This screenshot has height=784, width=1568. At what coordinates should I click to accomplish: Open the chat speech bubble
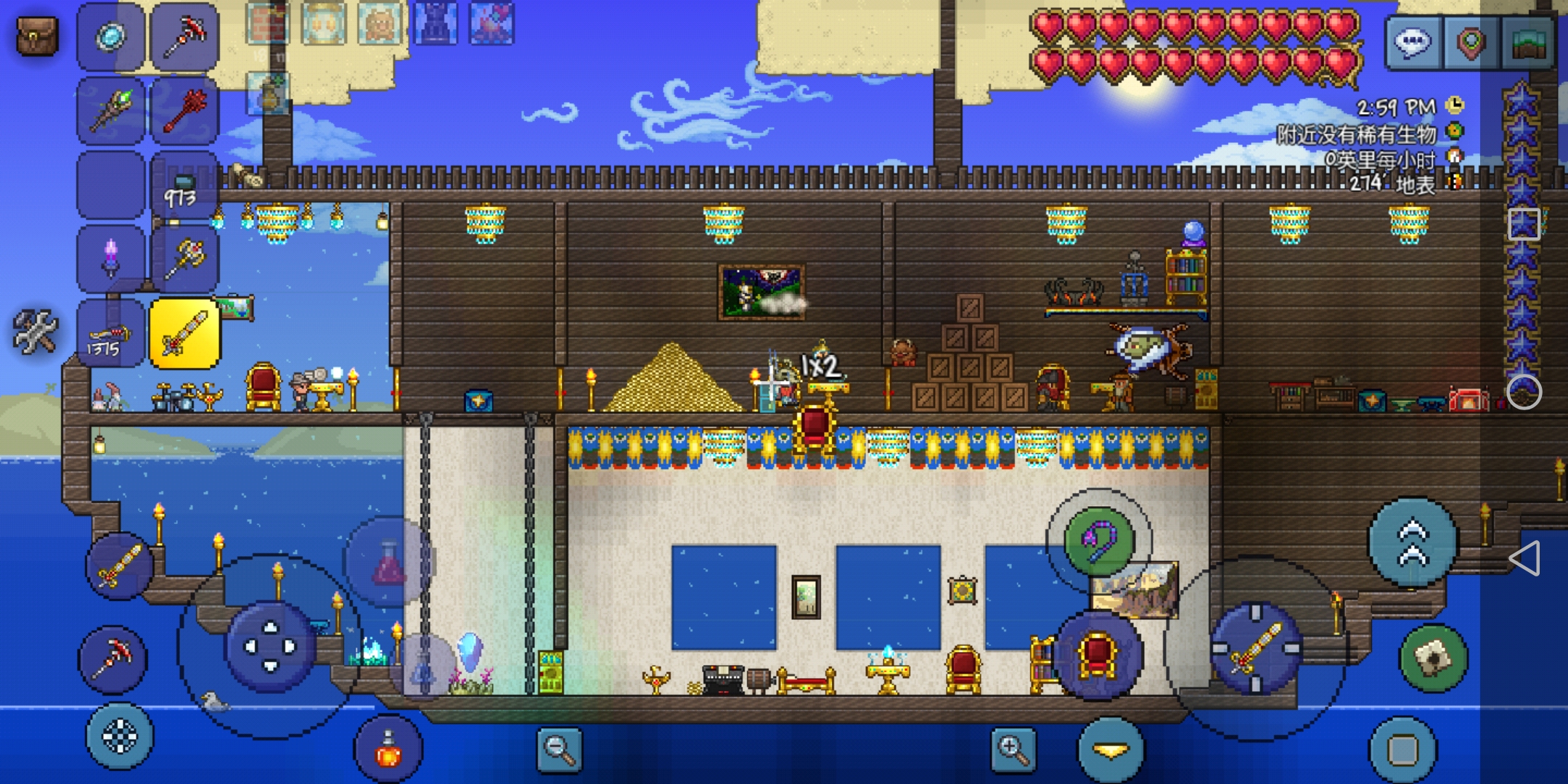click(1412, 43)
